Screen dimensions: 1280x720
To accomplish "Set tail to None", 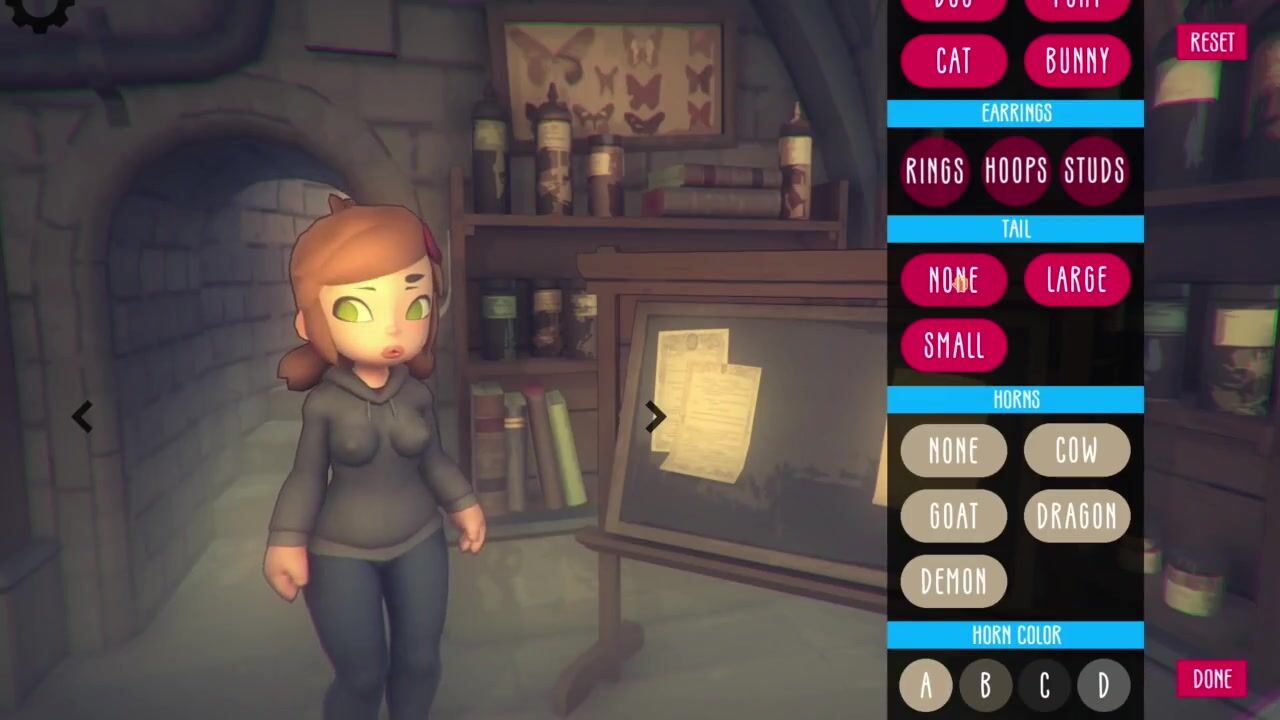I will pyautogui.click(x=953, y=280).
